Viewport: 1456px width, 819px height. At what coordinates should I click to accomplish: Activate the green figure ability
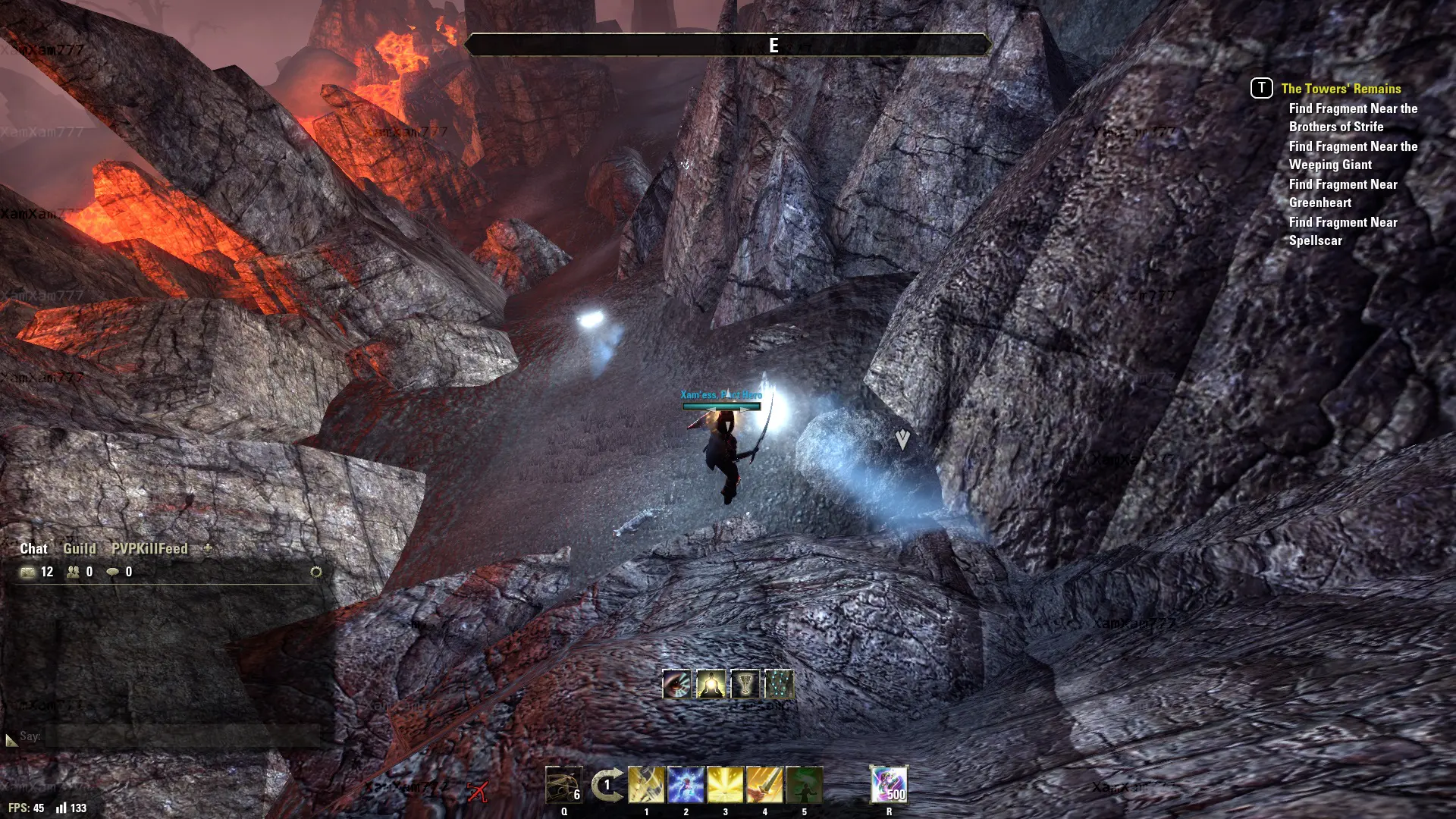(x=804, y=784)
